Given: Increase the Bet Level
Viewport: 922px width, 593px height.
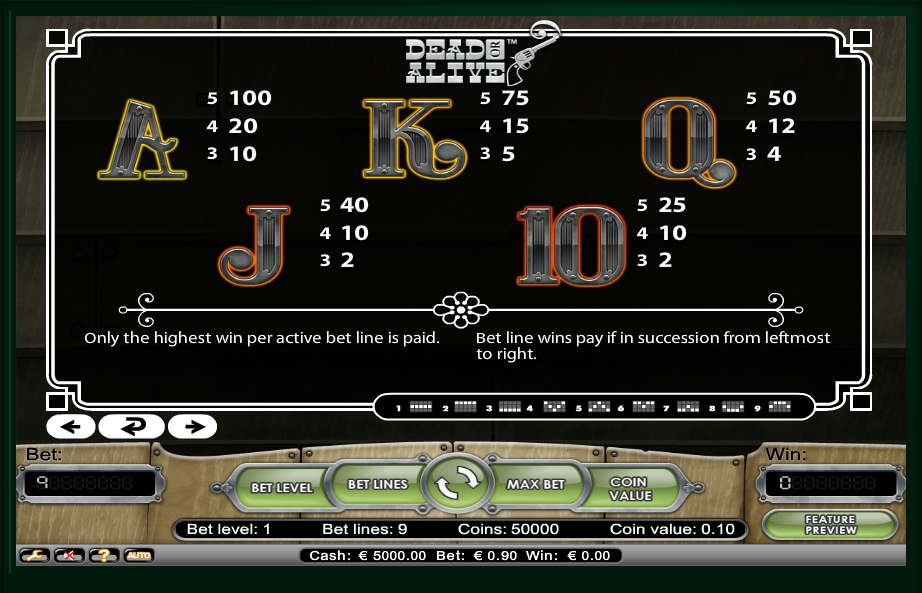Looking at the screenshot, I should coord(281,487).
